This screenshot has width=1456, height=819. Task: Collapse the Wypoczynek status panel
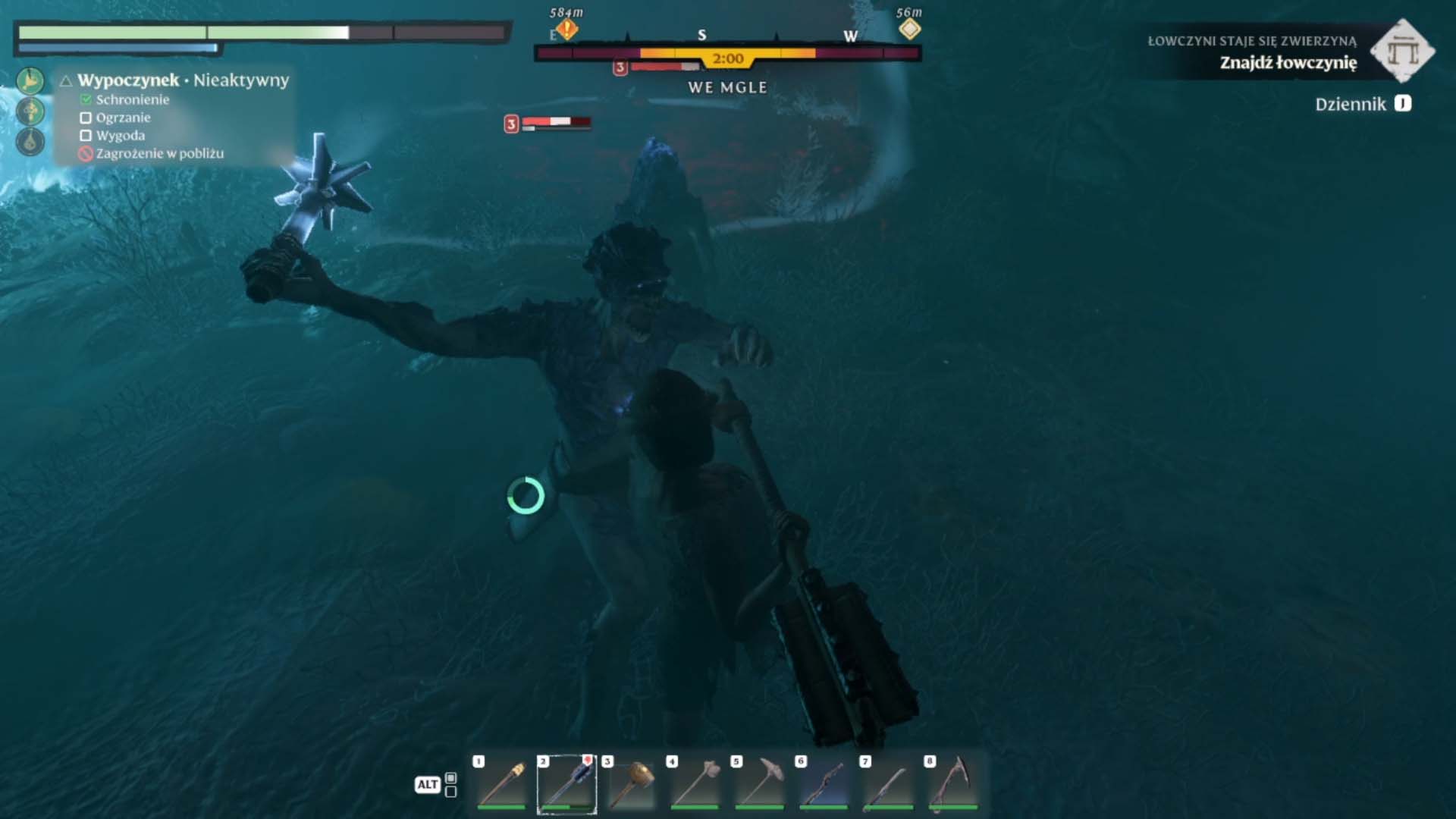coord(67,80)
